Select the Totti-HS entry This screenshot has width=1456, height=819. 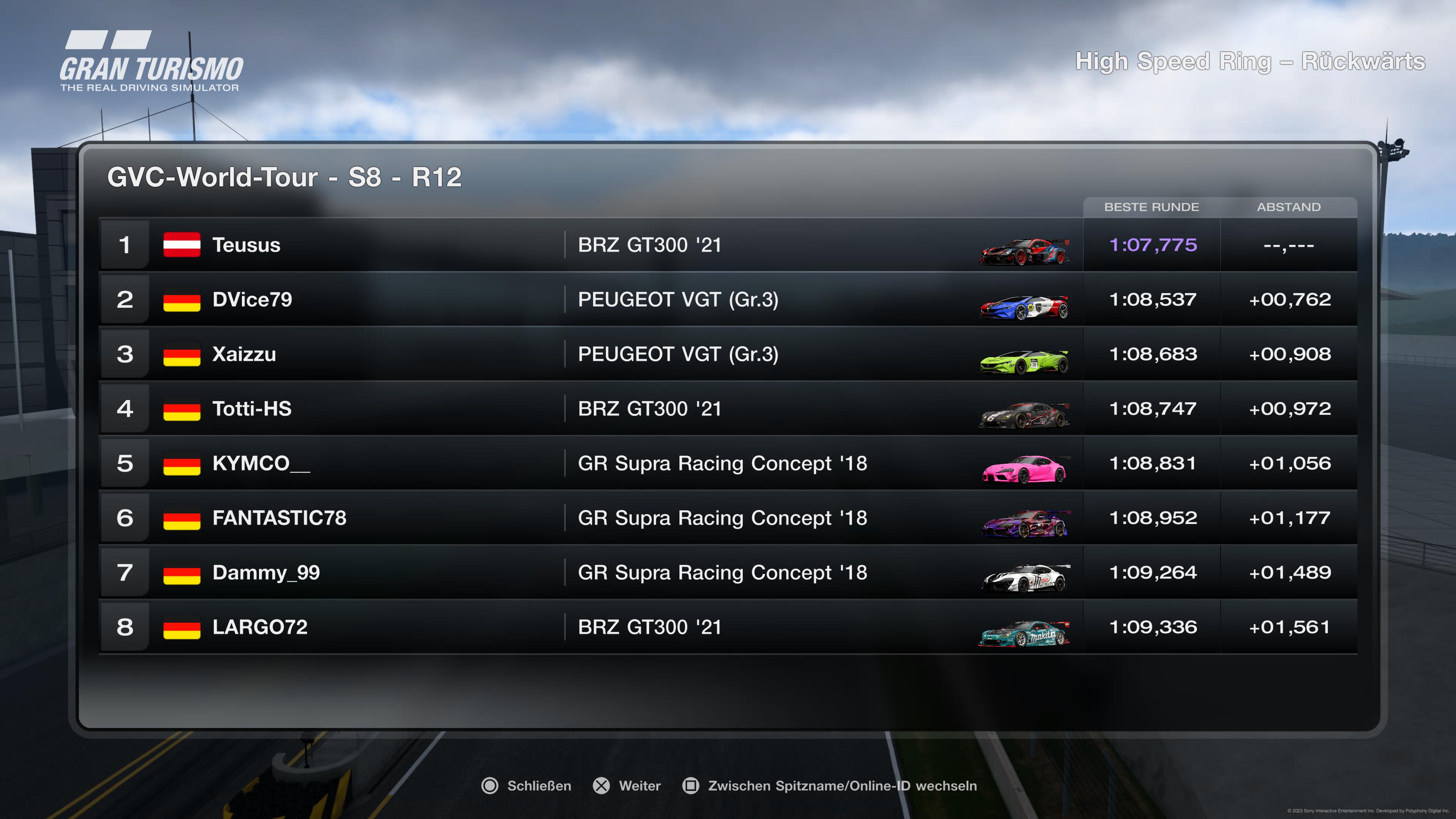452,409
